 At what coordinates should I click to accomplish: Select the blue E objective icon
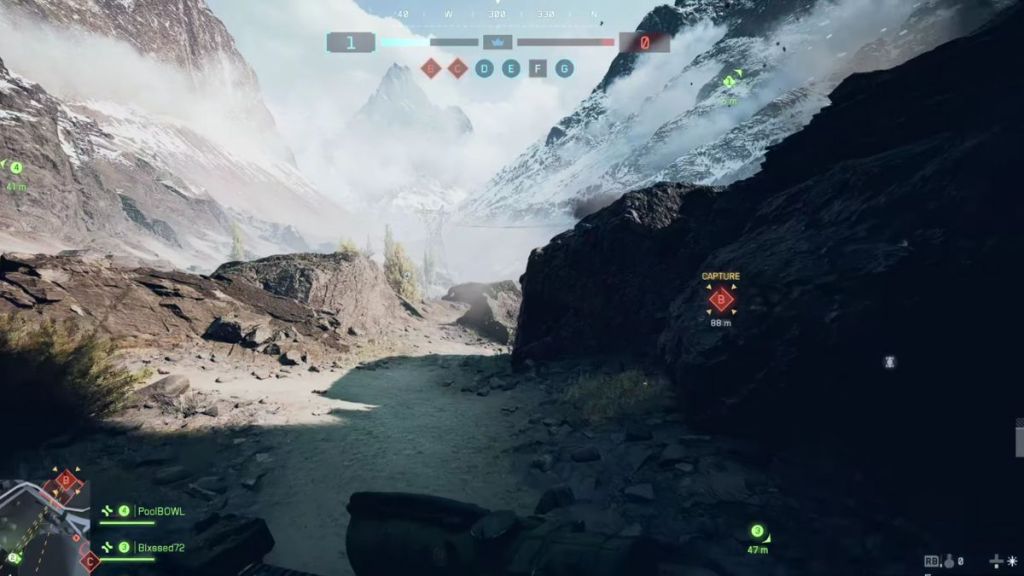(511, 68)
